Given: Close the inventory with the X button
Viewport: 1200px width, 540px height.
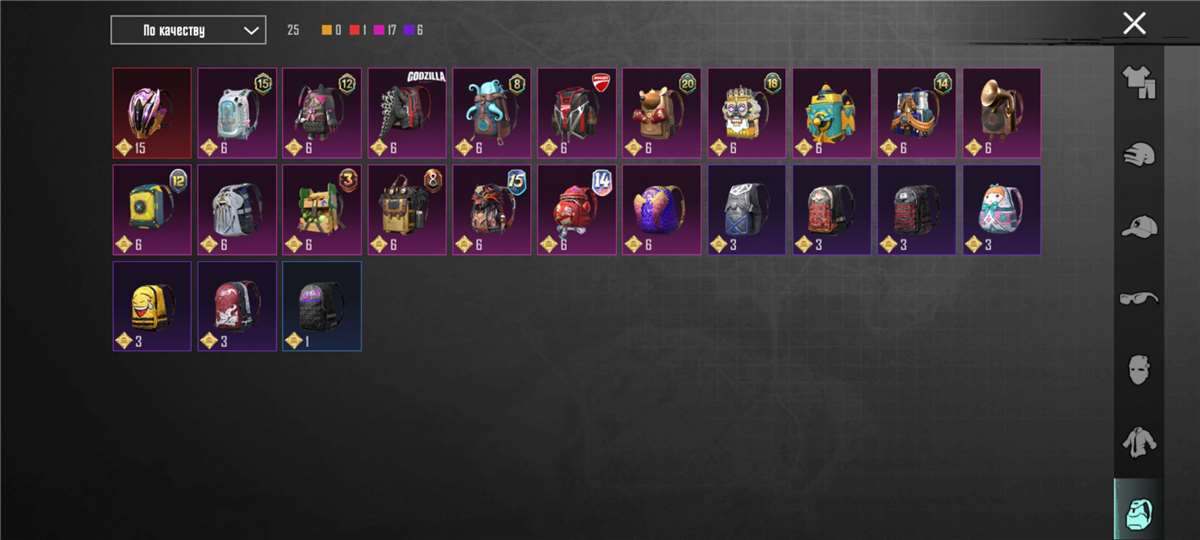Looking at the screenshot, I should click(x=1134, y=23).
